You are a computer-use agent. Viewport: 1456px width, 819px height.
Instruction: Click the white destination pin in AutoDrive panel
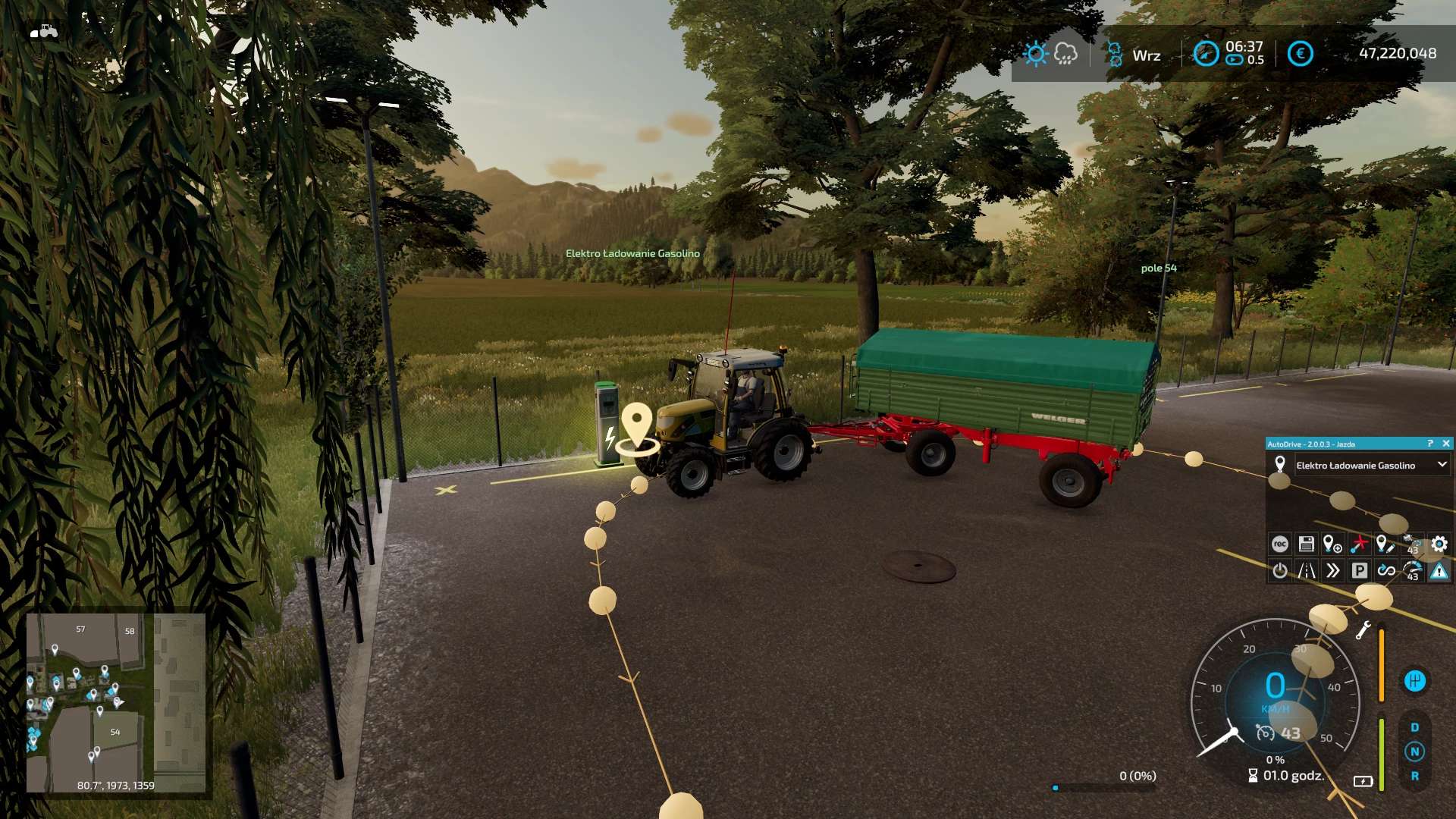coord(1280,464)
